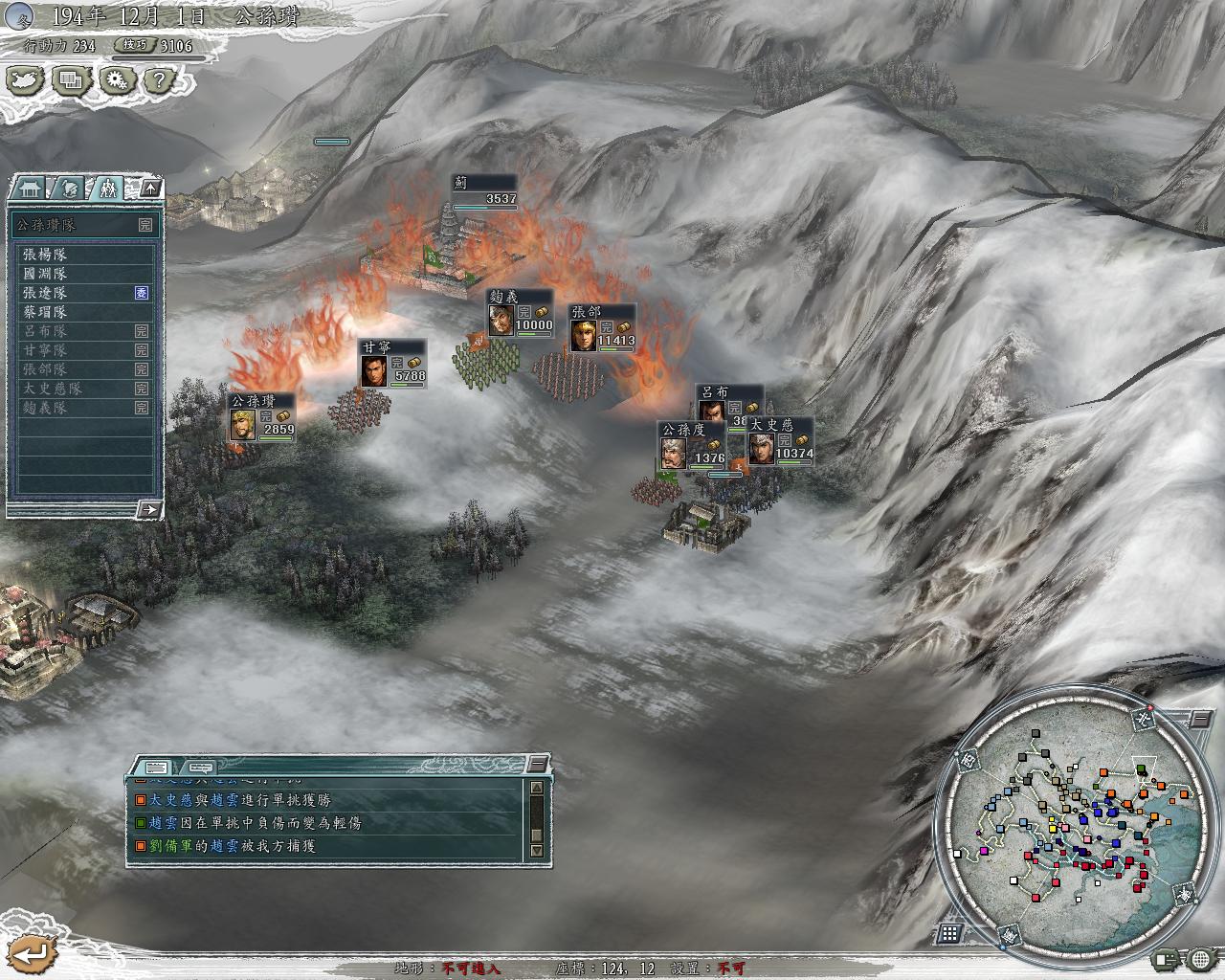Viewport: 1225px width, 980px height.
Task: Open the map overview button
Action: click(26, 80)
